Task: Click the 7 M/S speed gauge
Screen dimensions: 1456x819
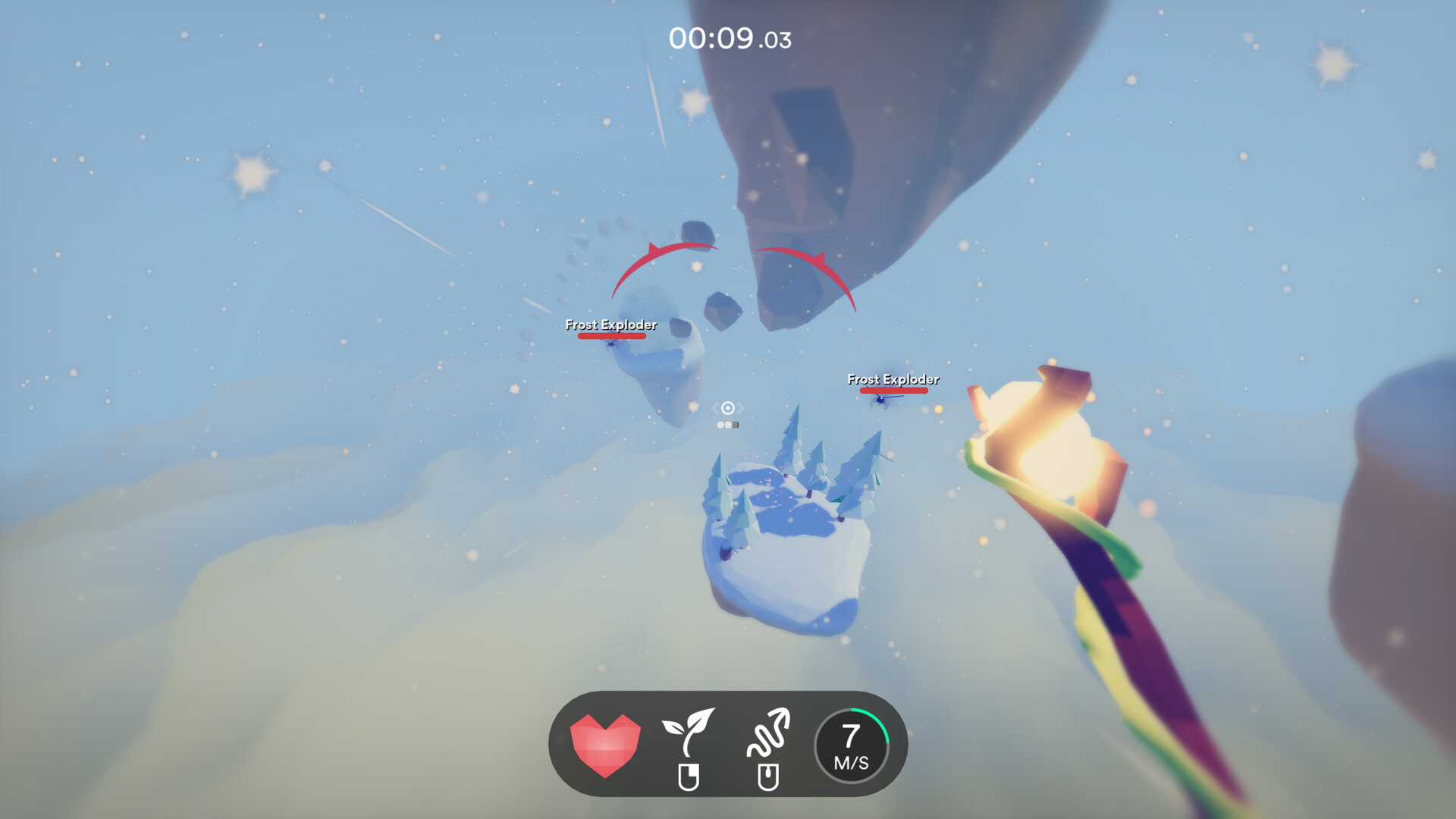Action: (851, 744)
